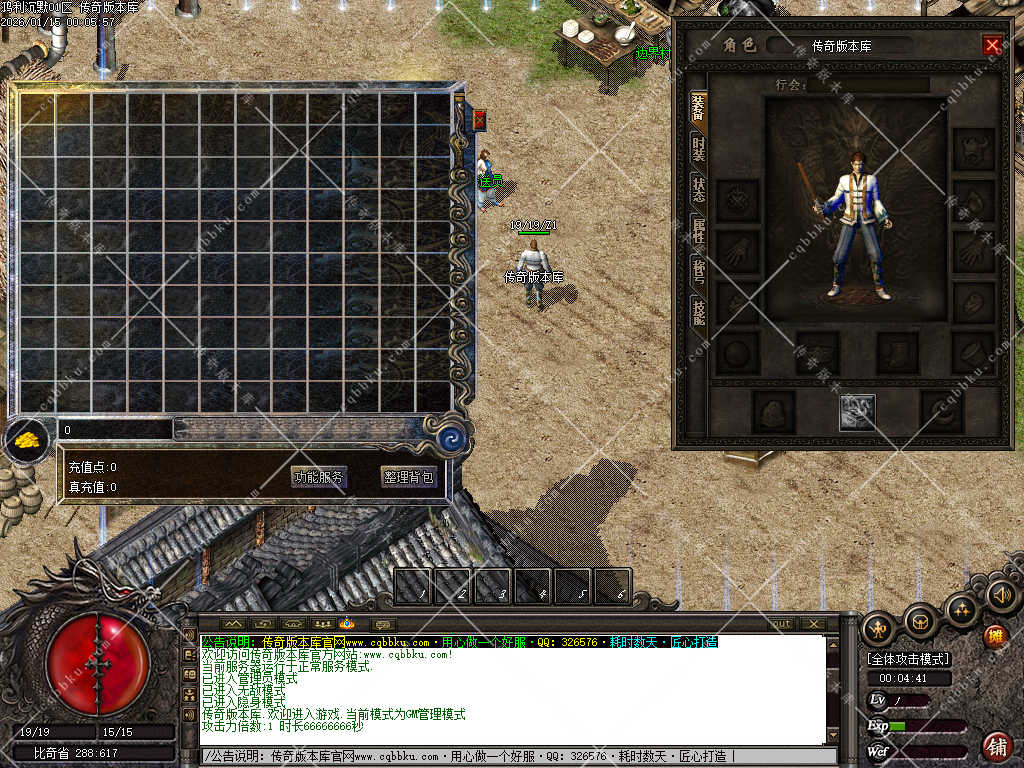This screenshot has width=1024, height=768.
Task: Sort the bag with 整理背包
Action: click(409, 477)
